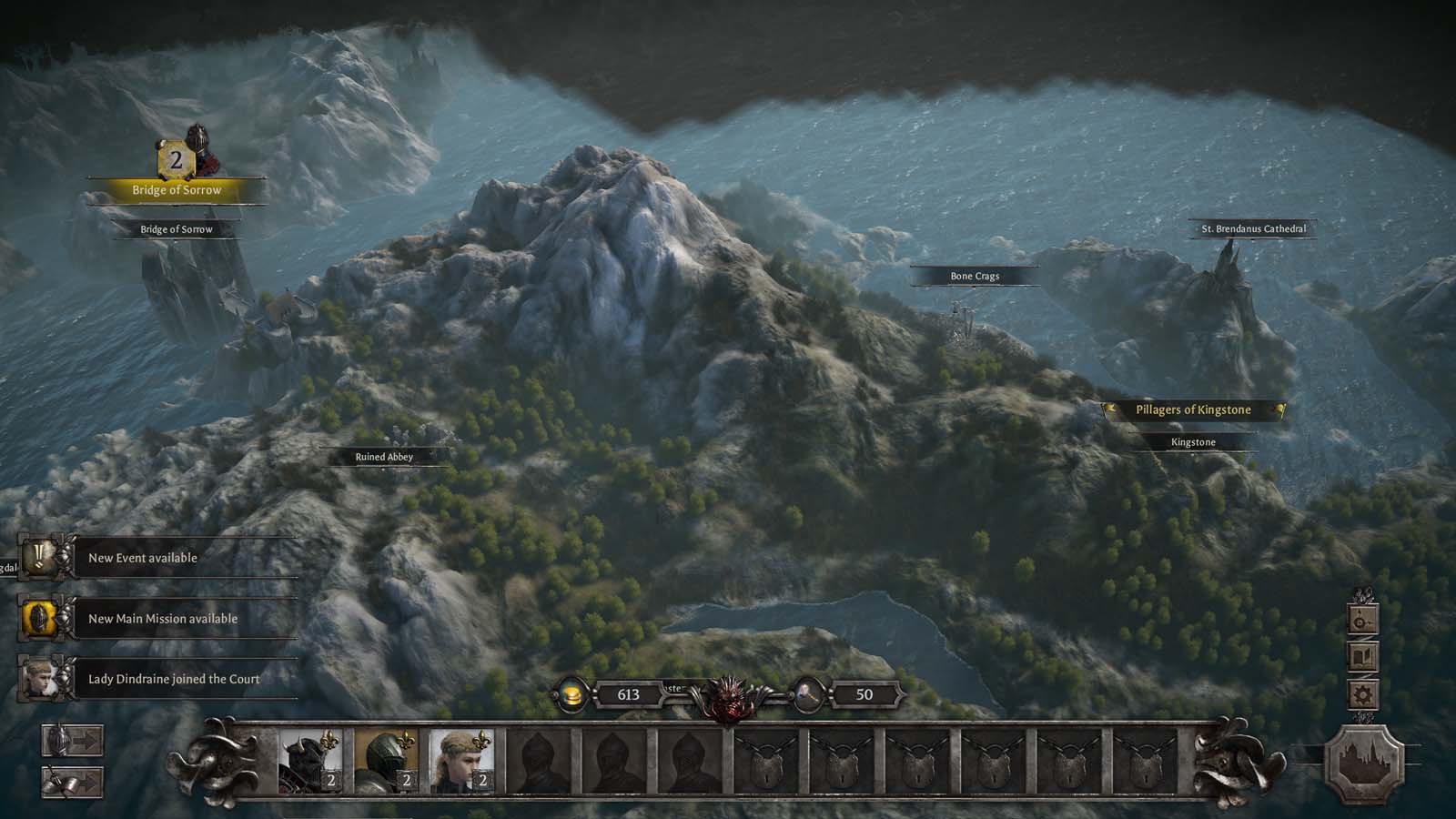Open the book journal button

coord(1362,658)
